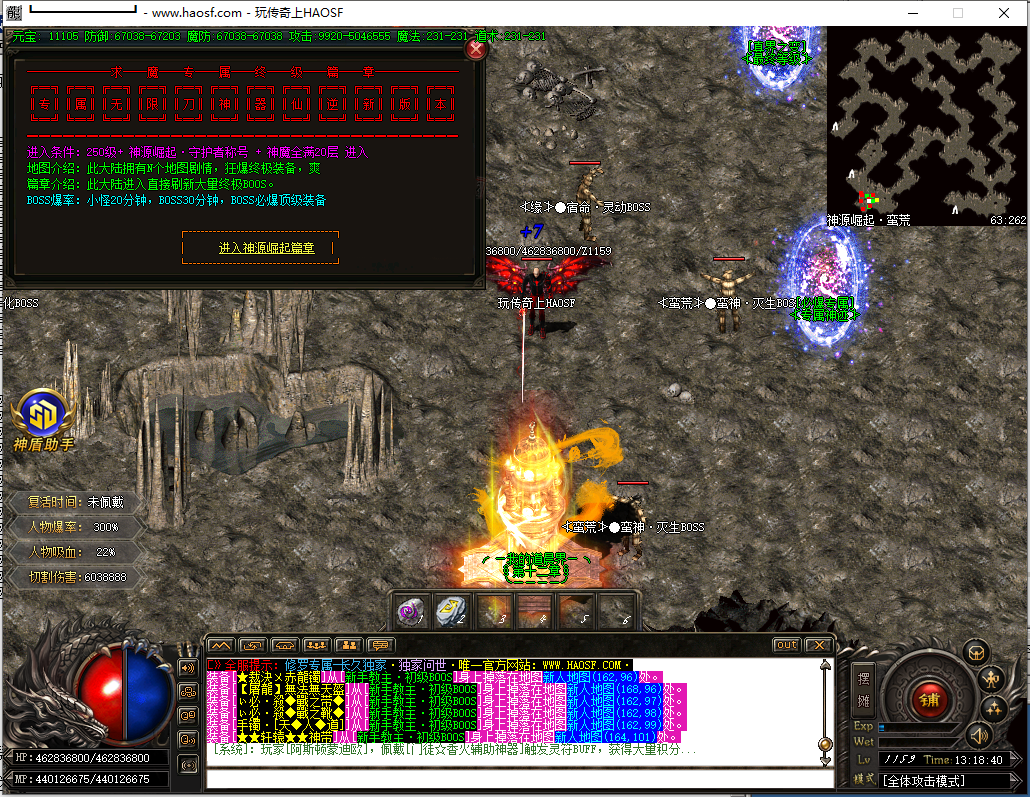Enter the 神源崛起篇章 chapter
The image size is (1030, 797).
tap(261, 248)
